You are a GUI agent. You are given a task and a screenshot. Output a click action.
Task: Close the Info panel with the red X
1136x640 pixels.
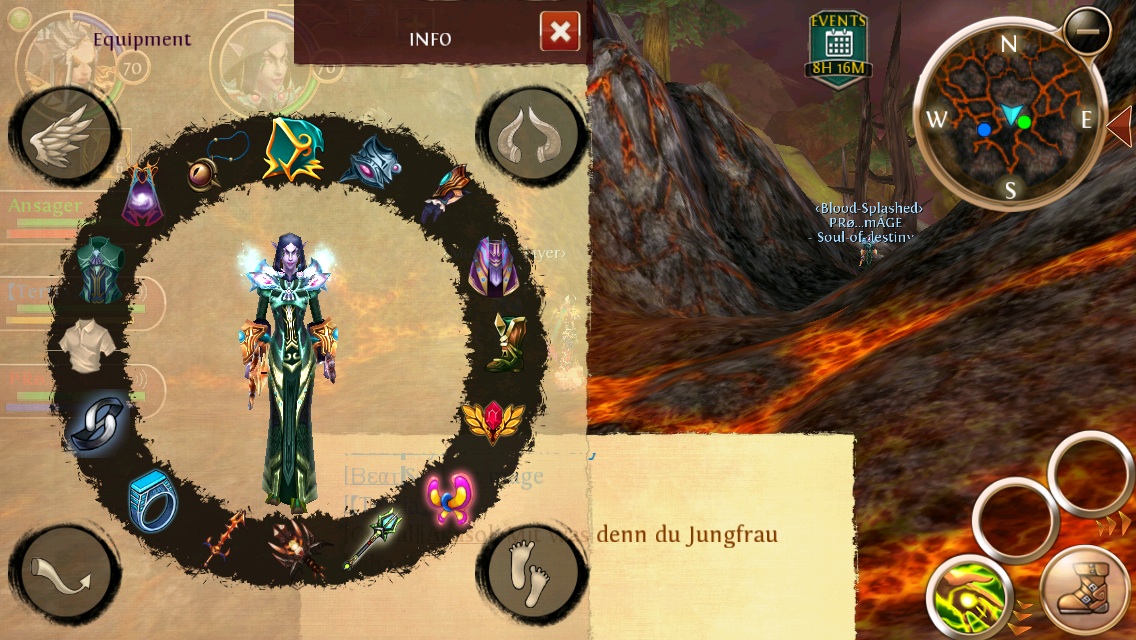[560, 32]
